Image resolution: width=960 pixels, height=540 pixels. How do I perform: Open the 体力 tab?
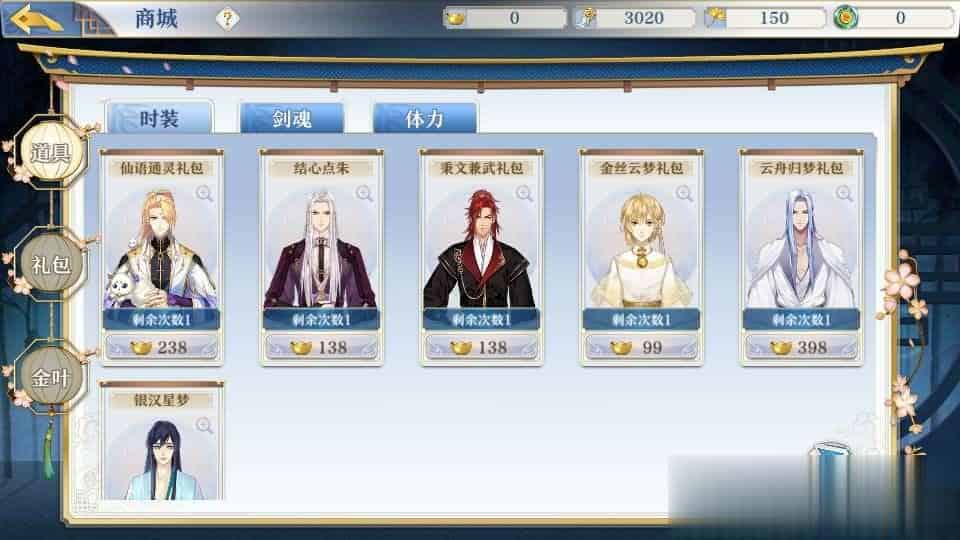[425, 119]
